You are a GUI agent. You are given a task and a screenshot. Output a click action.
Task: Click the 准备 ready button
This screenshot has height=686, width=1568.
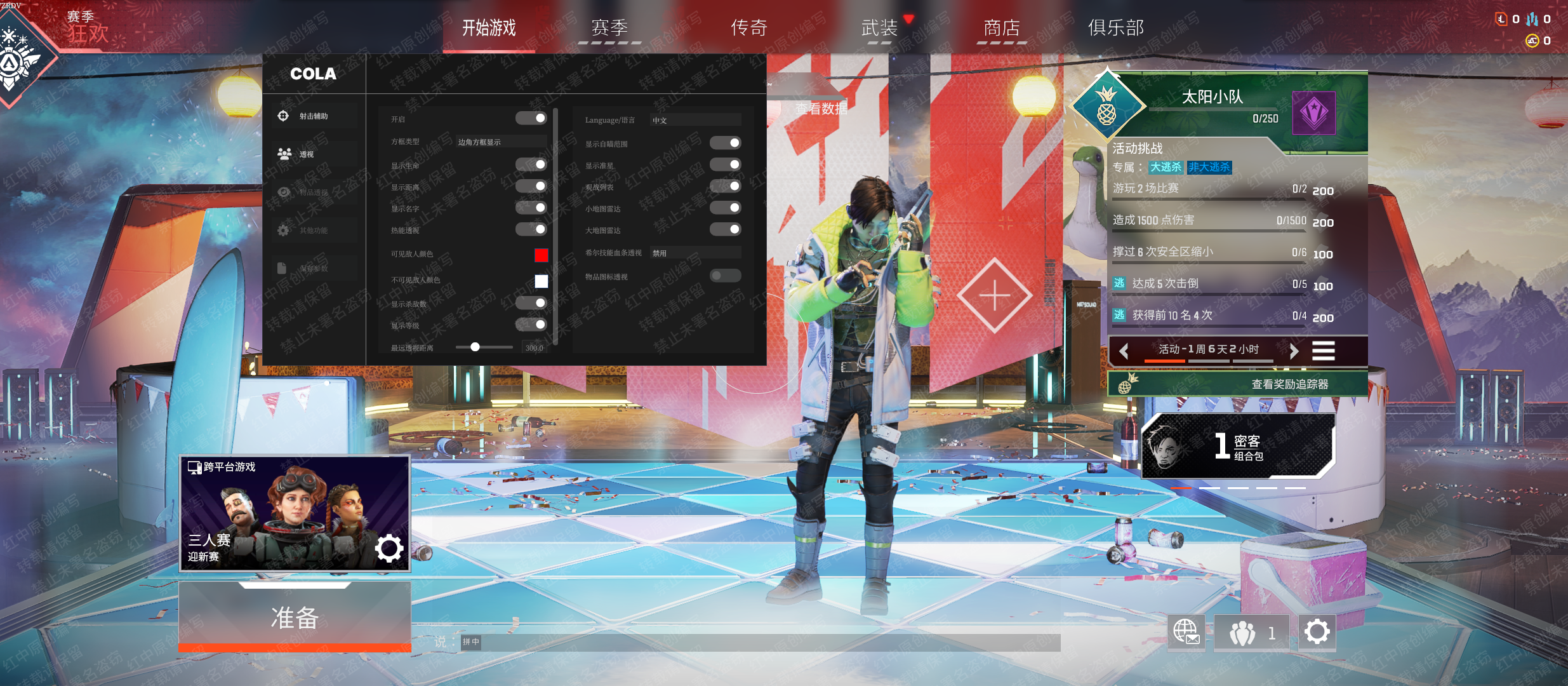[295, 617]
